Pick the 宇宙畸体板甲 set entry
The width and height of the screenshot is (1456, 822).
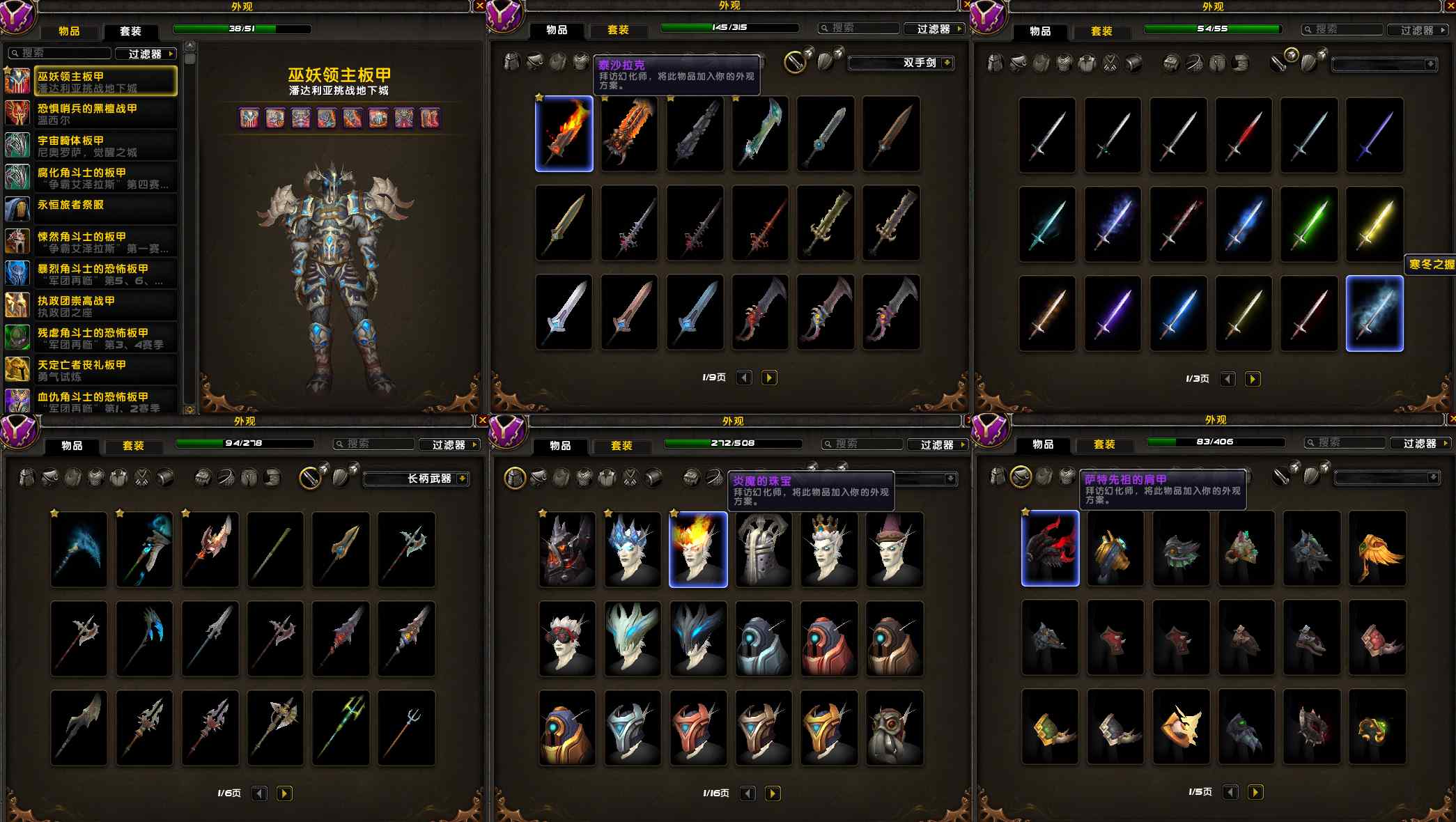click(105, 146)
